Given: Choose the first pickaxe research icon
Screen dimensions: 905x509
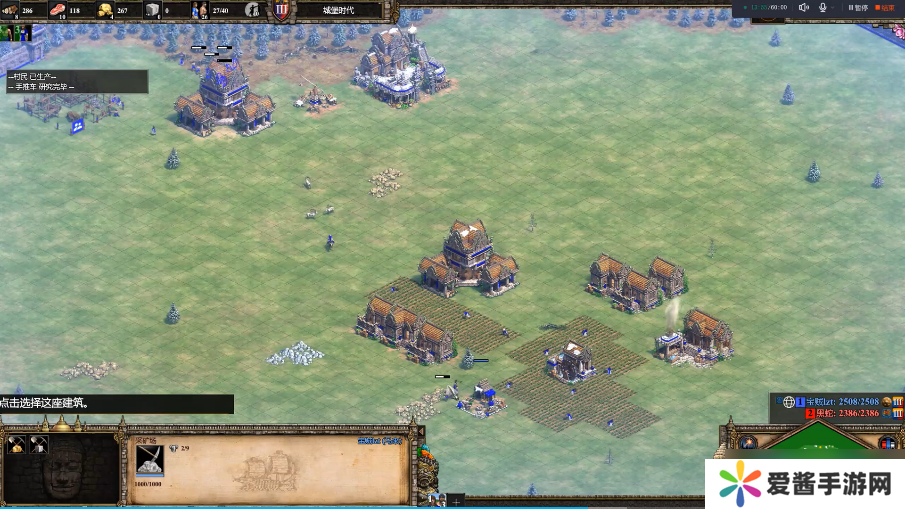Looking at the screenshot, I should tap(16, 445).
